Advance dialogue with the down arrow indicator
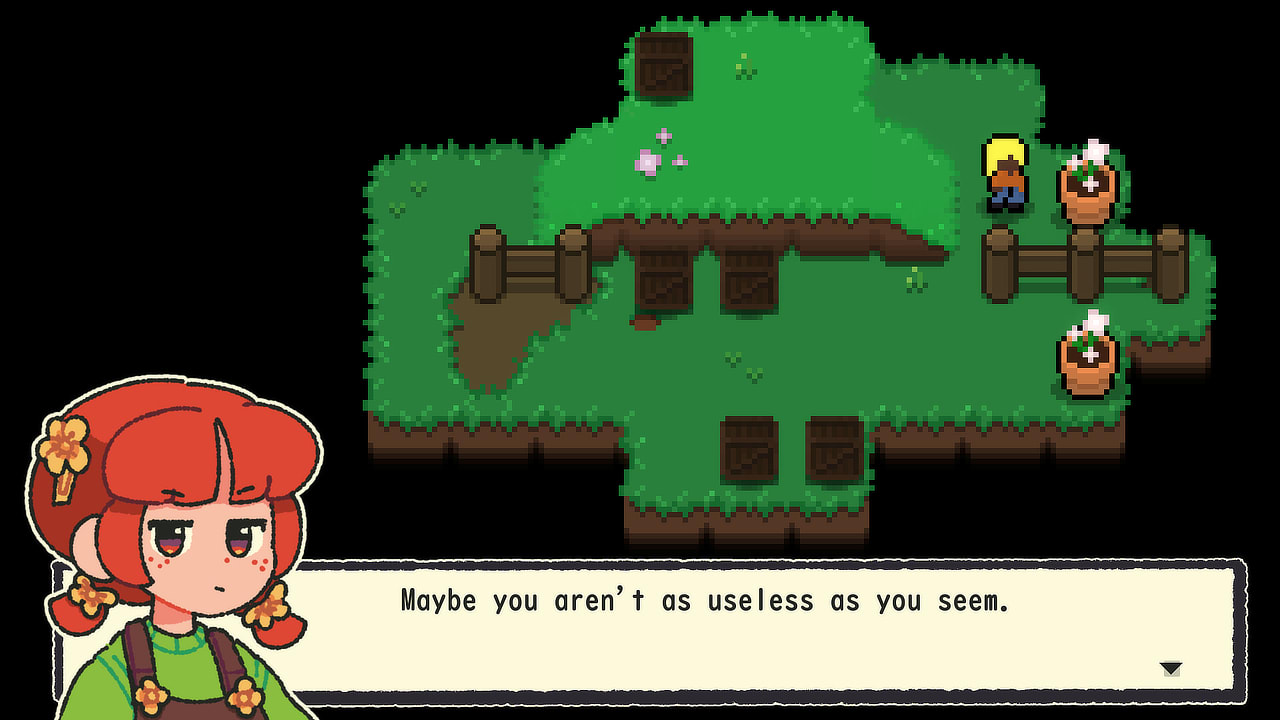Screen dimensions: 1280x720 [1170, 665]
